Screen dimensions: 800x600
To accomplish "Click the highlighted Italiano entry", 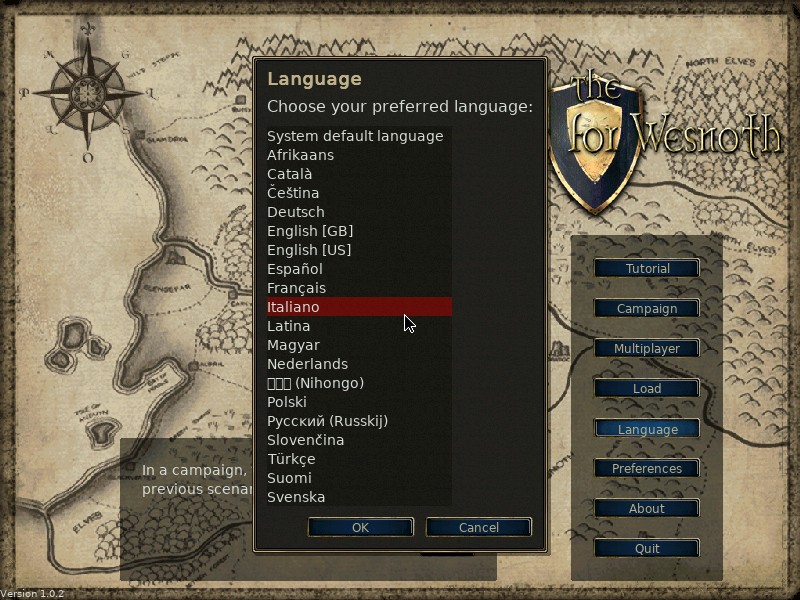I will click(x=294, y=307).
